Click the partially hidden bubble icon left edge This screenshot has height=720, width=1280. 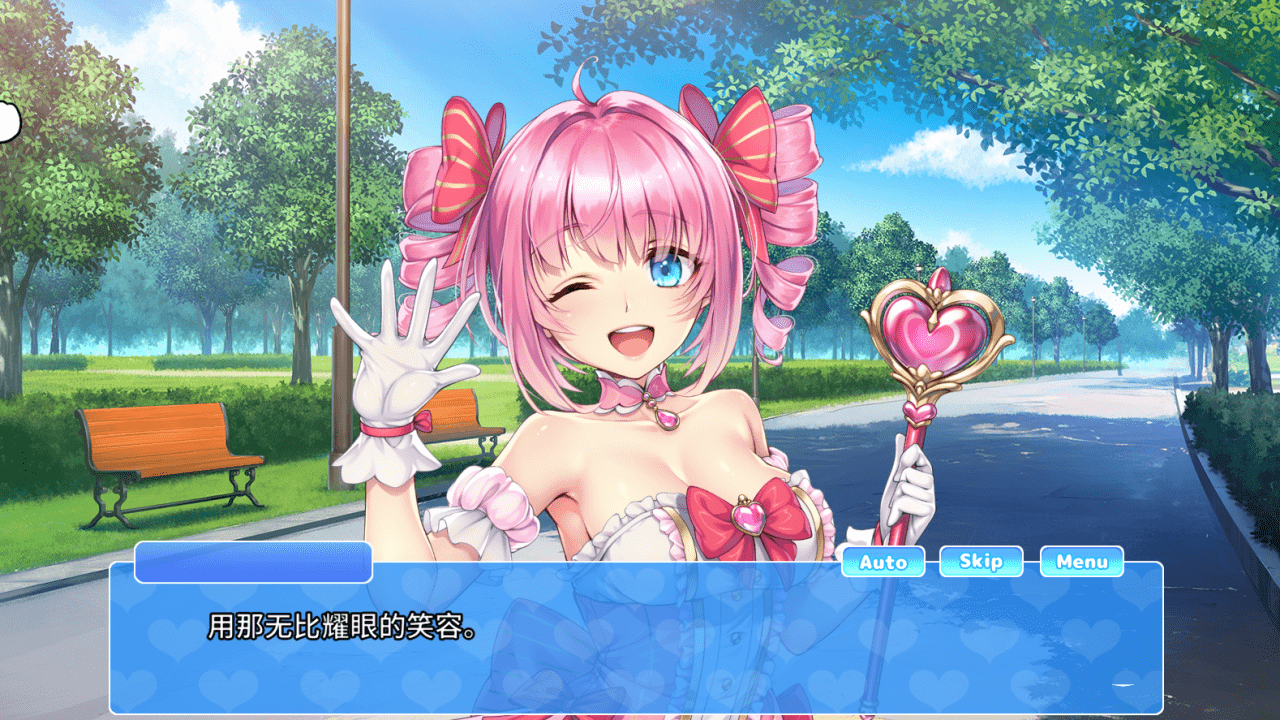[8, 120]
